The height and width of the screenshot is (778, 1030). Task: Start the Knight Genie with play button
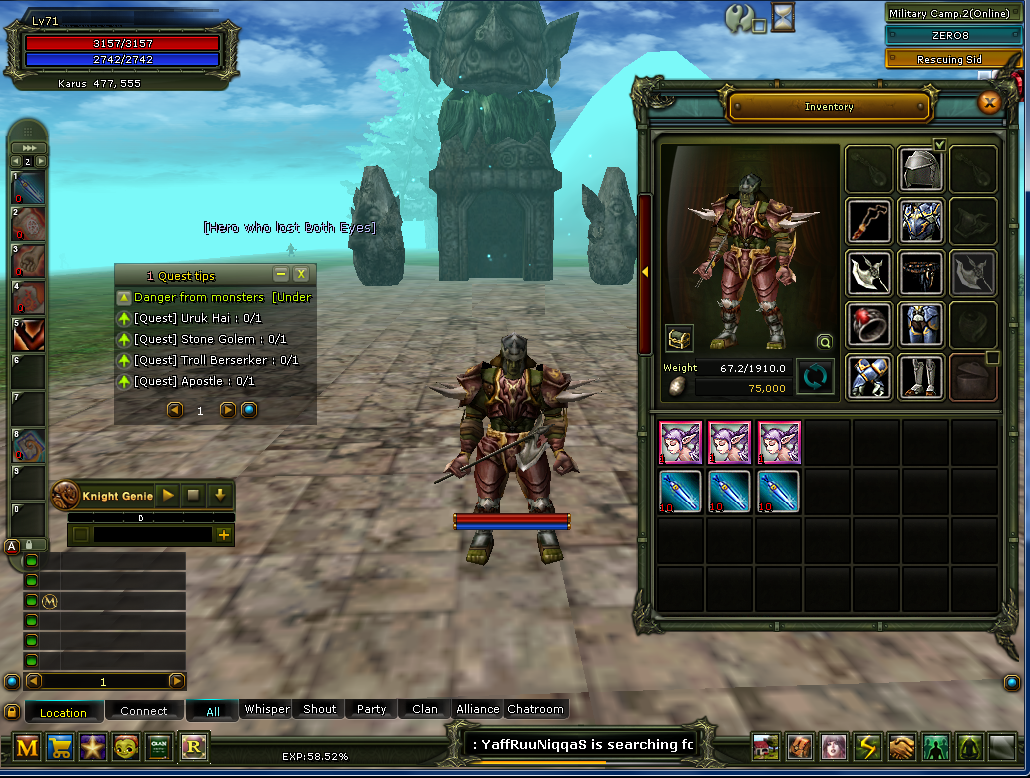(x=168, y=495)
